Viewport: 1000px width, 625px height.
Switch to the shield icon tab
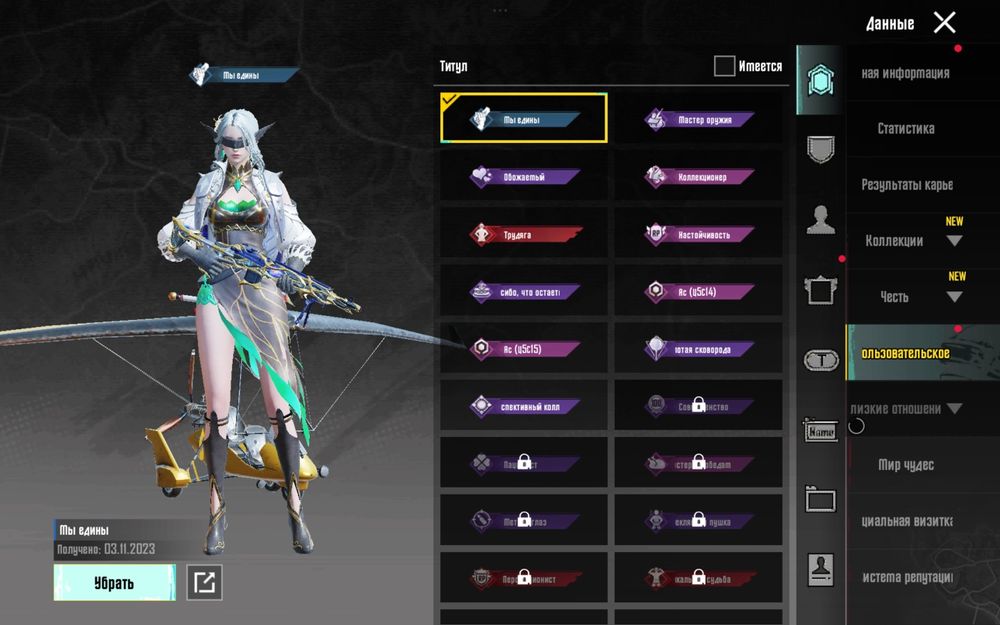pos(821,149)
